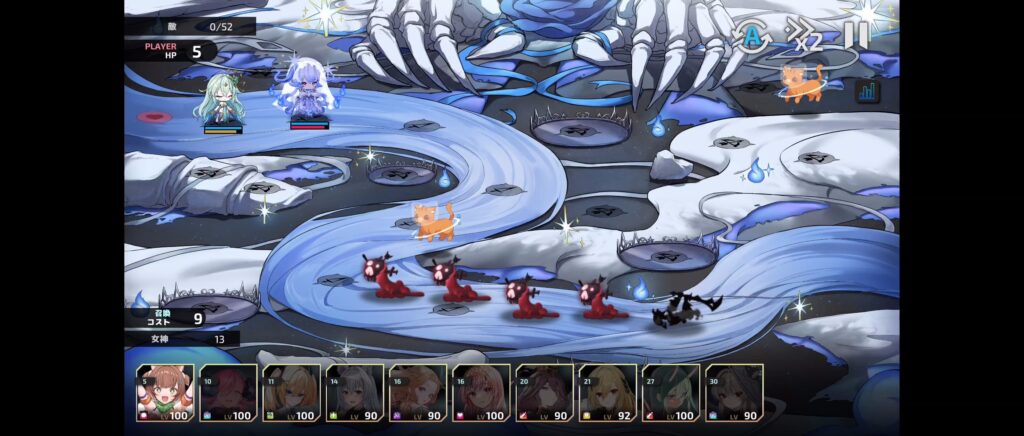The image size is (1024, 436).
Task: Pick the cost 11 blonde unit card
Action: click(x=291, y=393)
